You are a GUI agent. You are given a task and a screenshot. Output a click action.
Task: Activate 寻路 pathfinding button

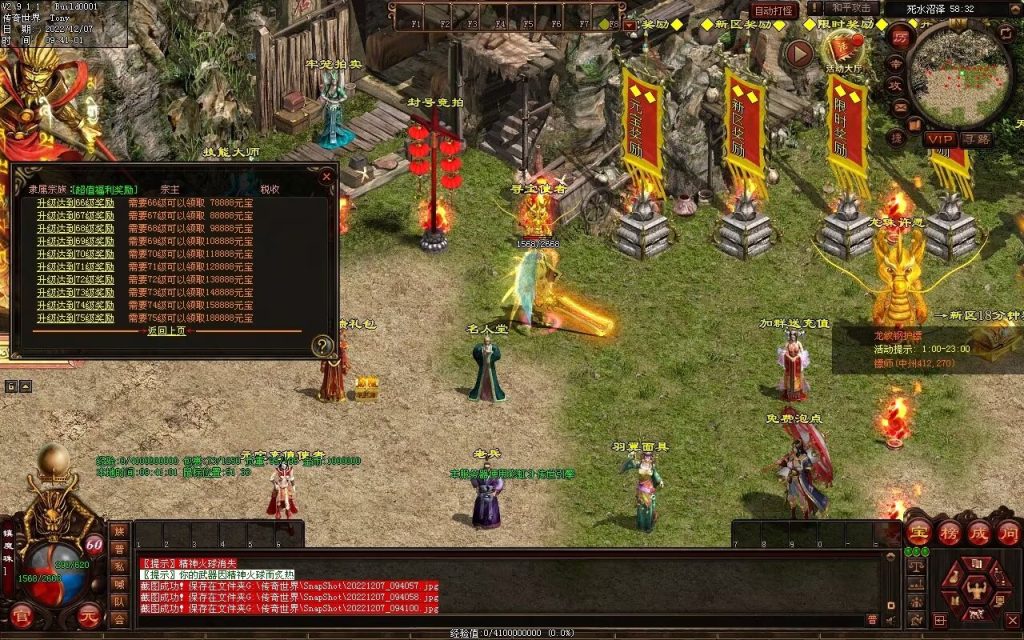click(x=976, y=138)
